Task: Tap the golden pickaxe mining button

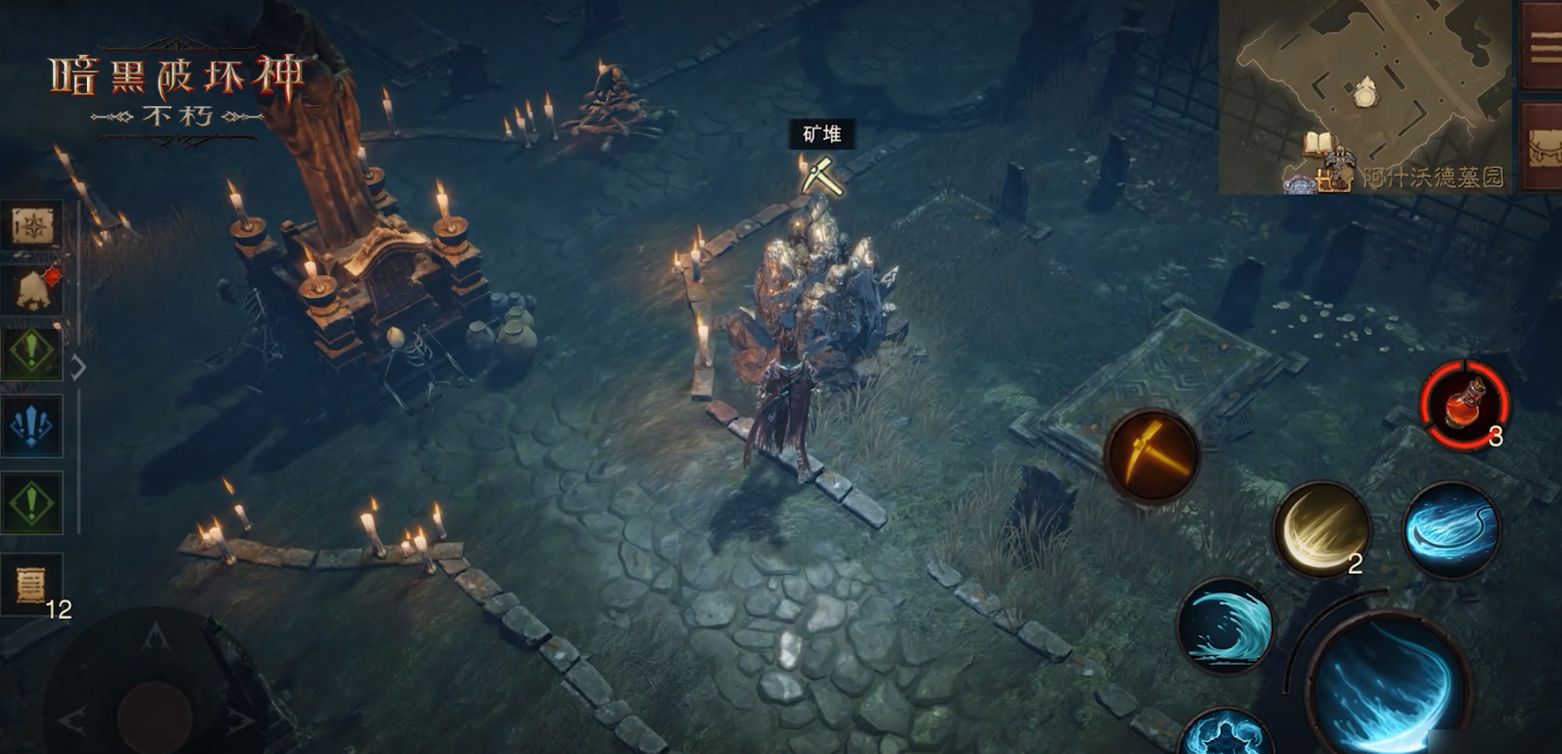Action: (x=1151, y=456)
